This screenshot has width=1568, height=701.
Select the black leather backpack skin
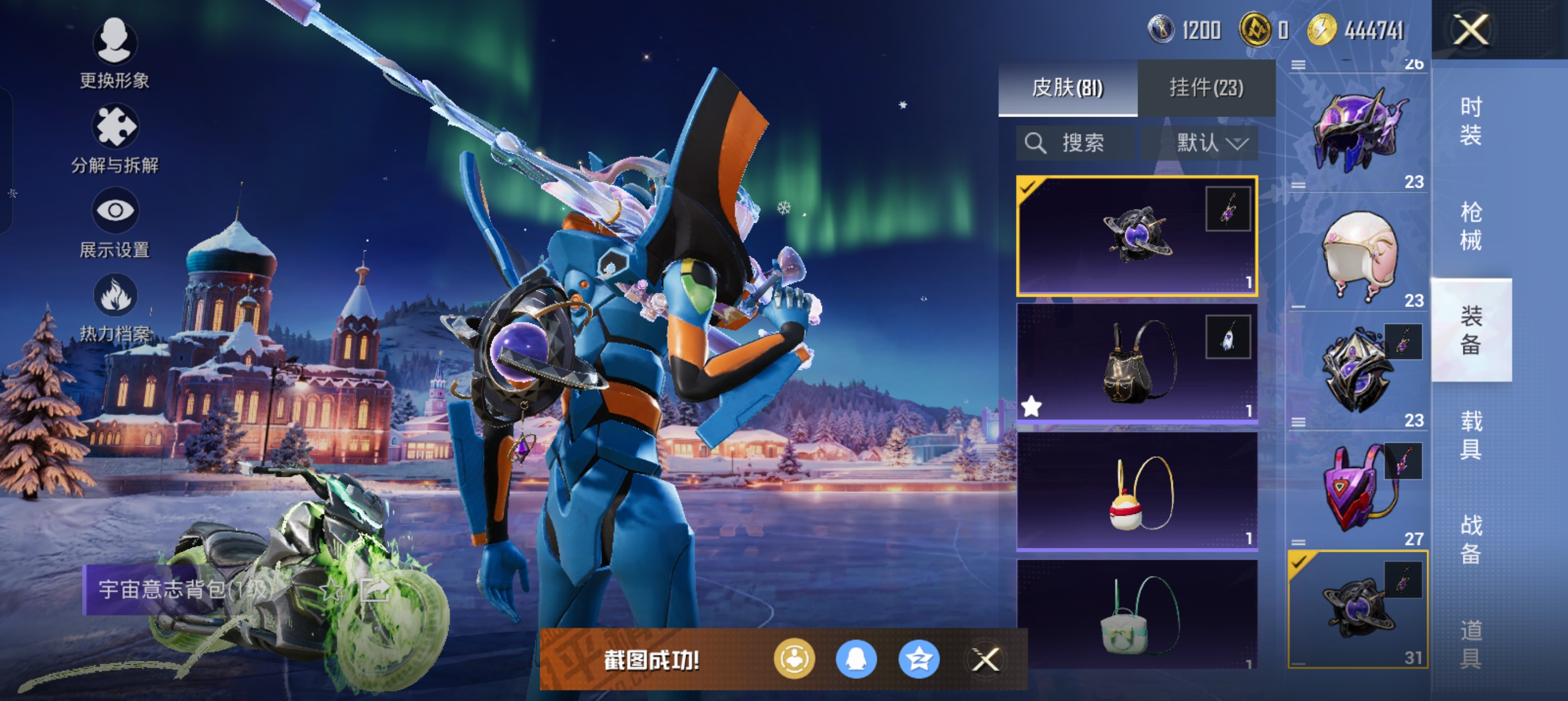[1136, 364]
